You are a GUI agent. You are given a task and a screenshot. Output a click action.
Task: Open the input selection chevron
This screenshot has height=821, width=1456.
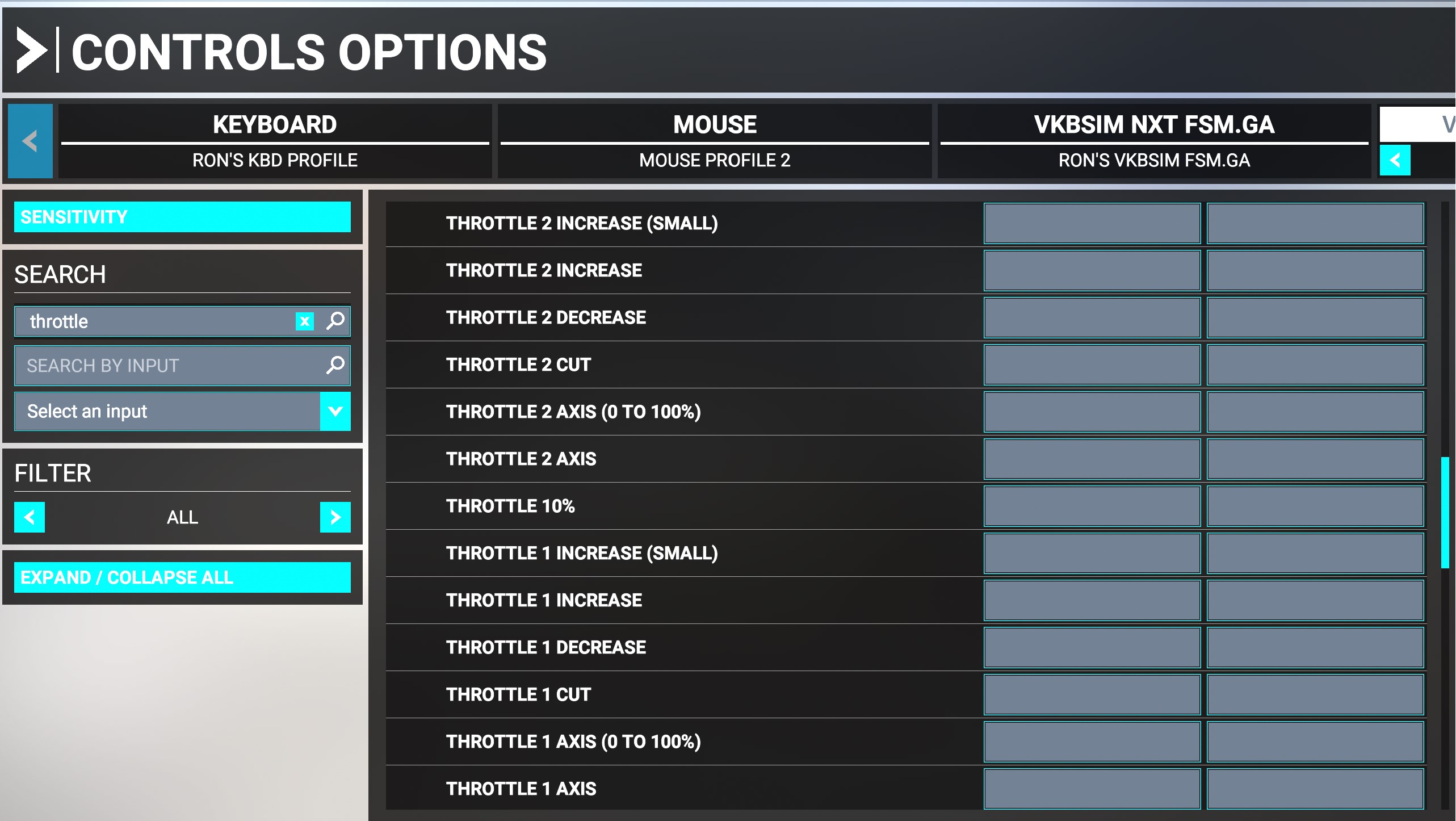click(334, 410)
